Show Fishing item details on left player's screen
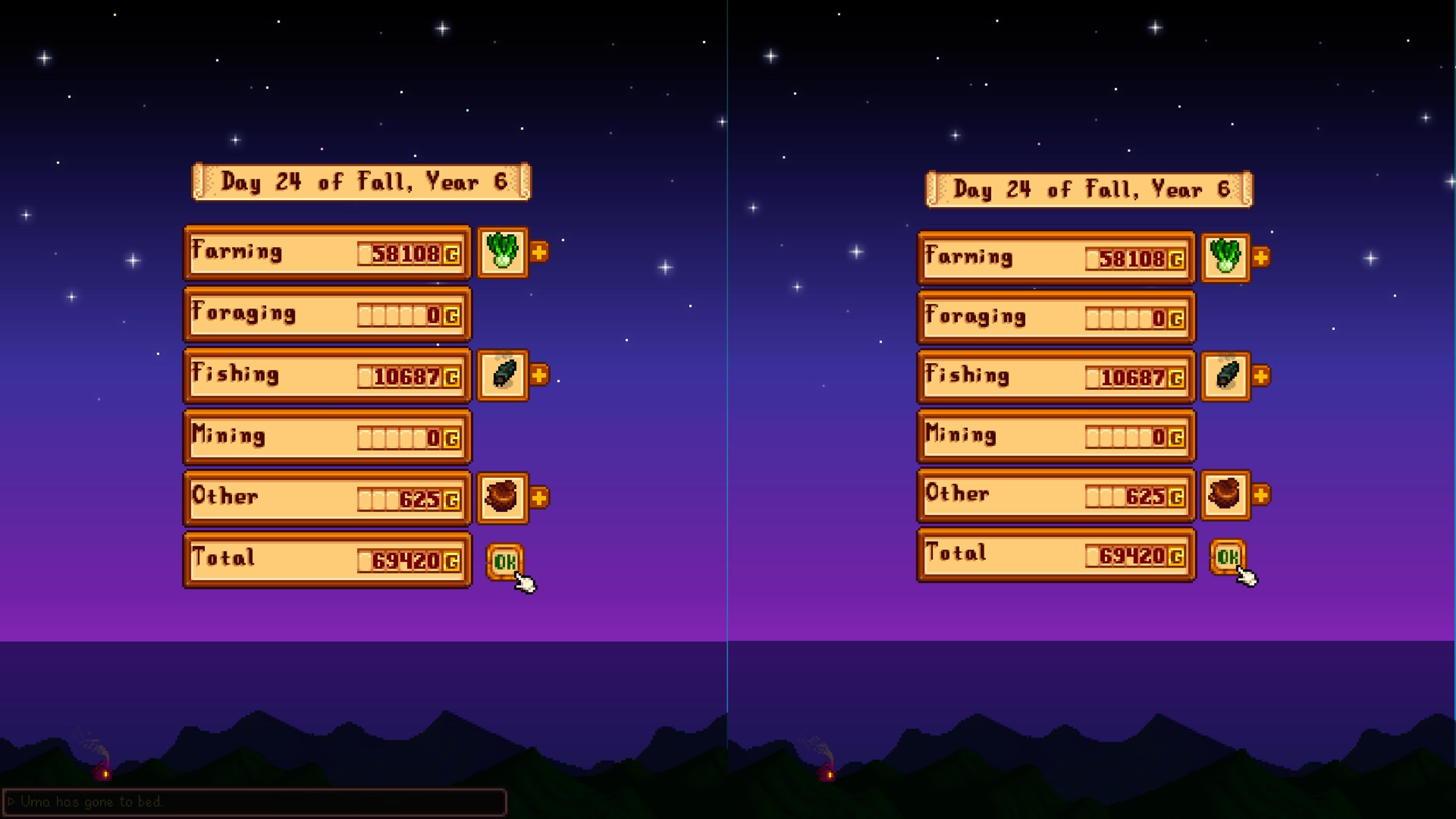Viewport: 1456px width, 819px height. [539, 375]
